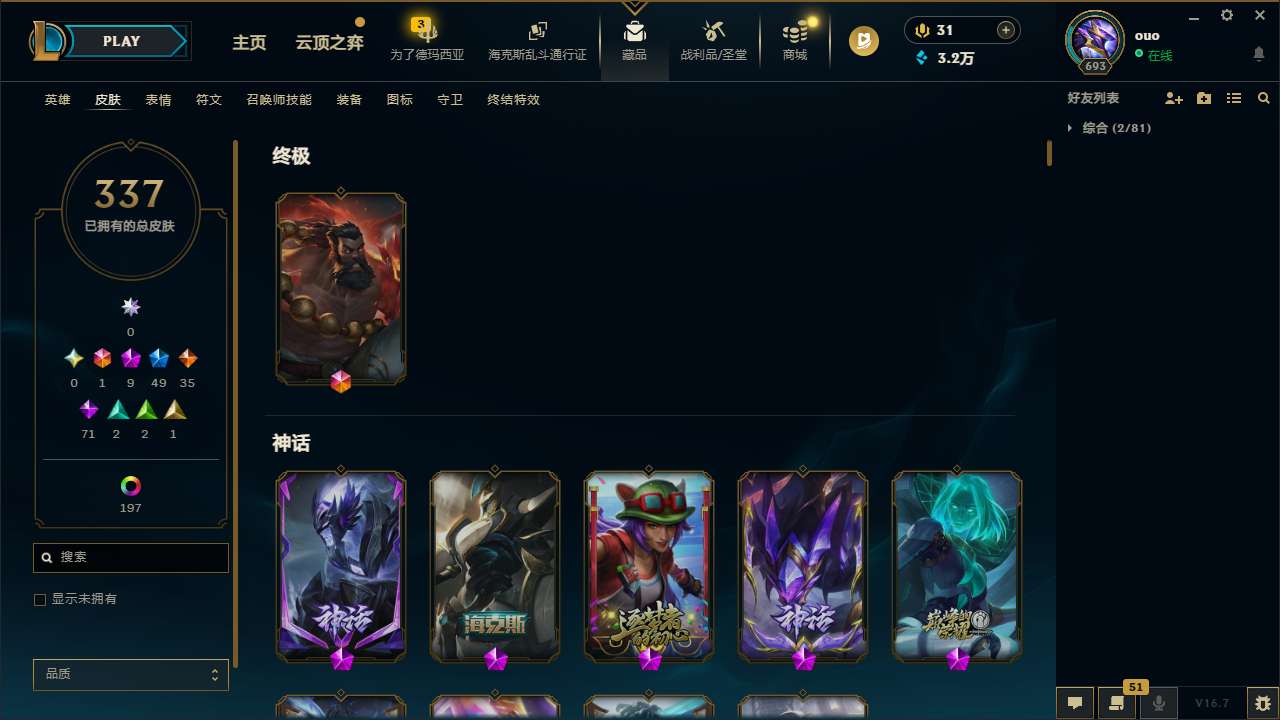Image resolution: width=1280 pixels, height=720 pixels.
Task: Open the 品质 quality dropdown
Action: click(130, 674)
